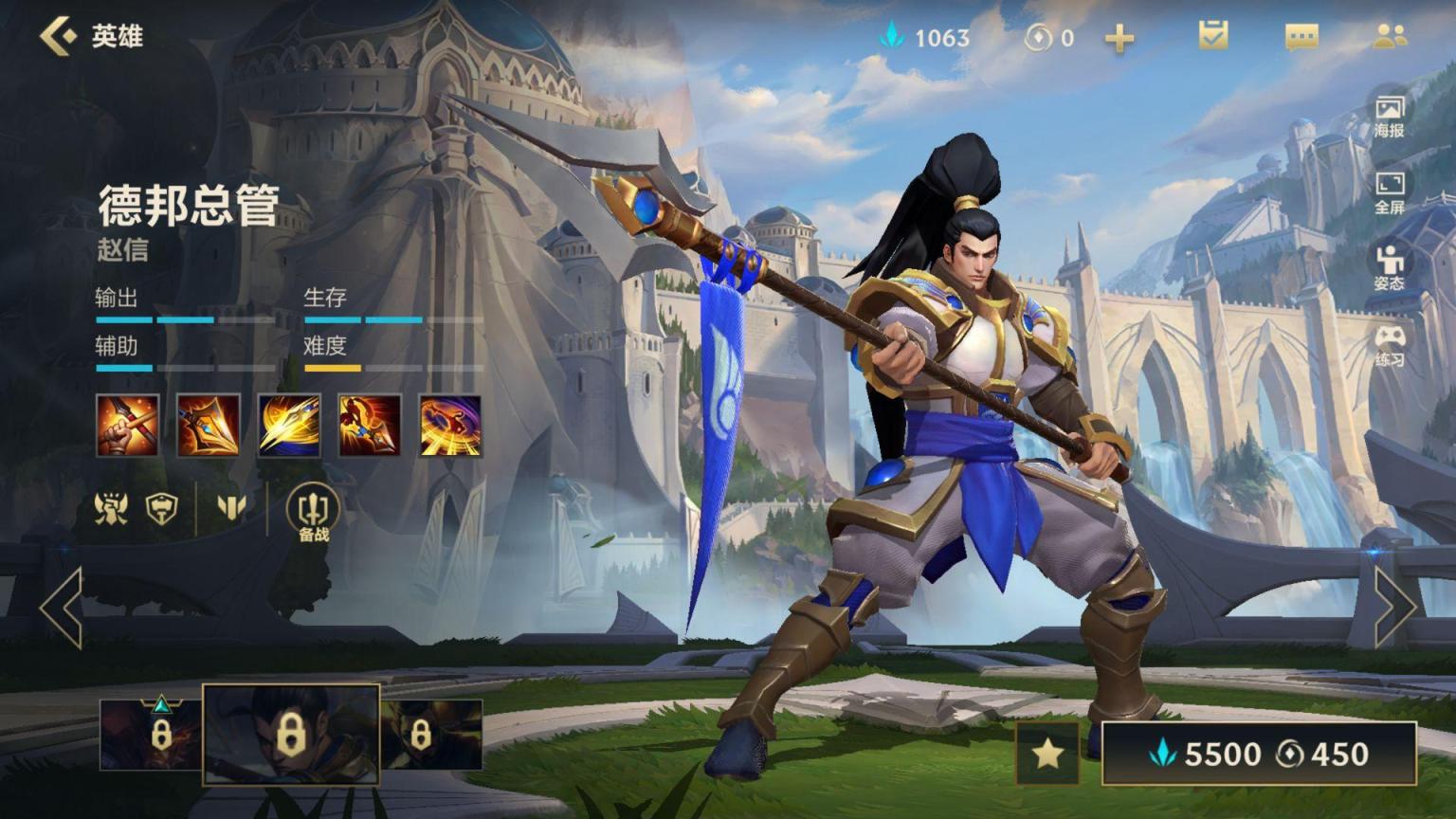Select the red charging lance ability icon
1456x819 pixels.
(370, 426)
